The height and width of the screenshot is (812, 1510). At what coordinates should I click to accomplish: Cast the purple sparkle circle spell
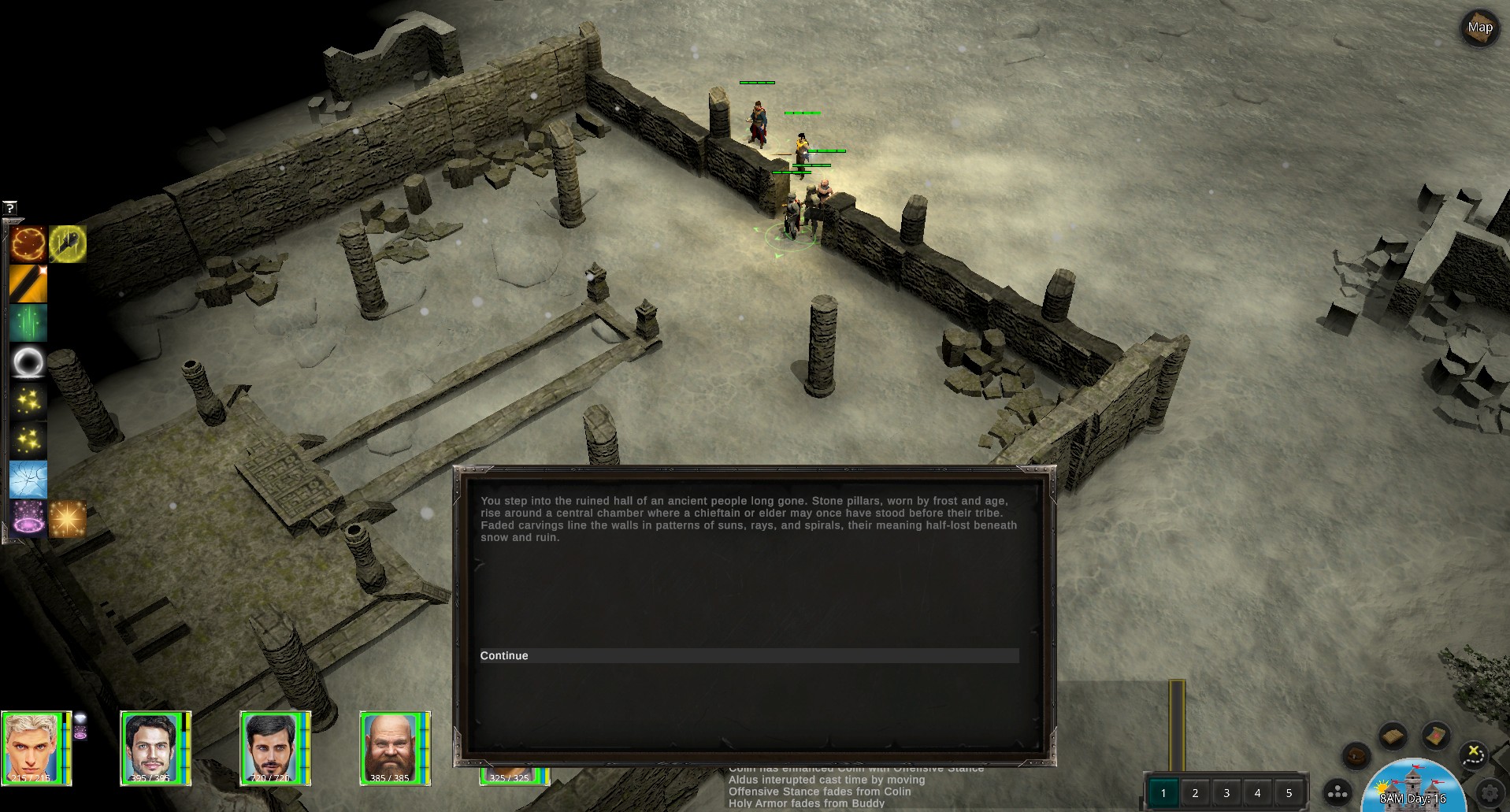pos(28,519)
